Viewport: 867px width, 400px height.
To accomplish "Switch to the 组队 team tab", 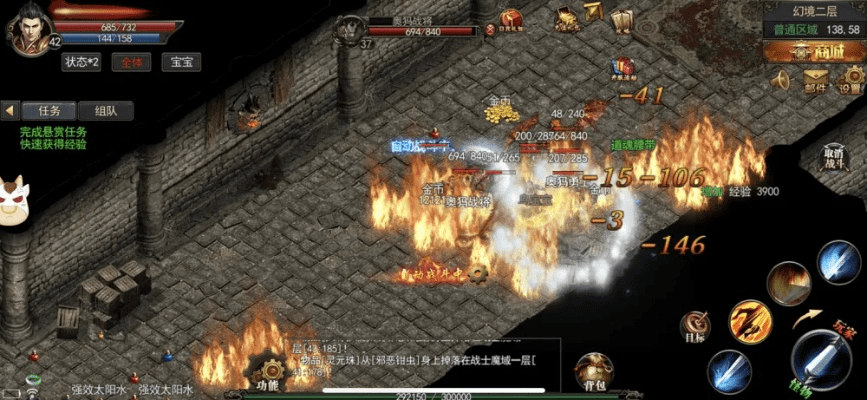I will coord(104,110).
